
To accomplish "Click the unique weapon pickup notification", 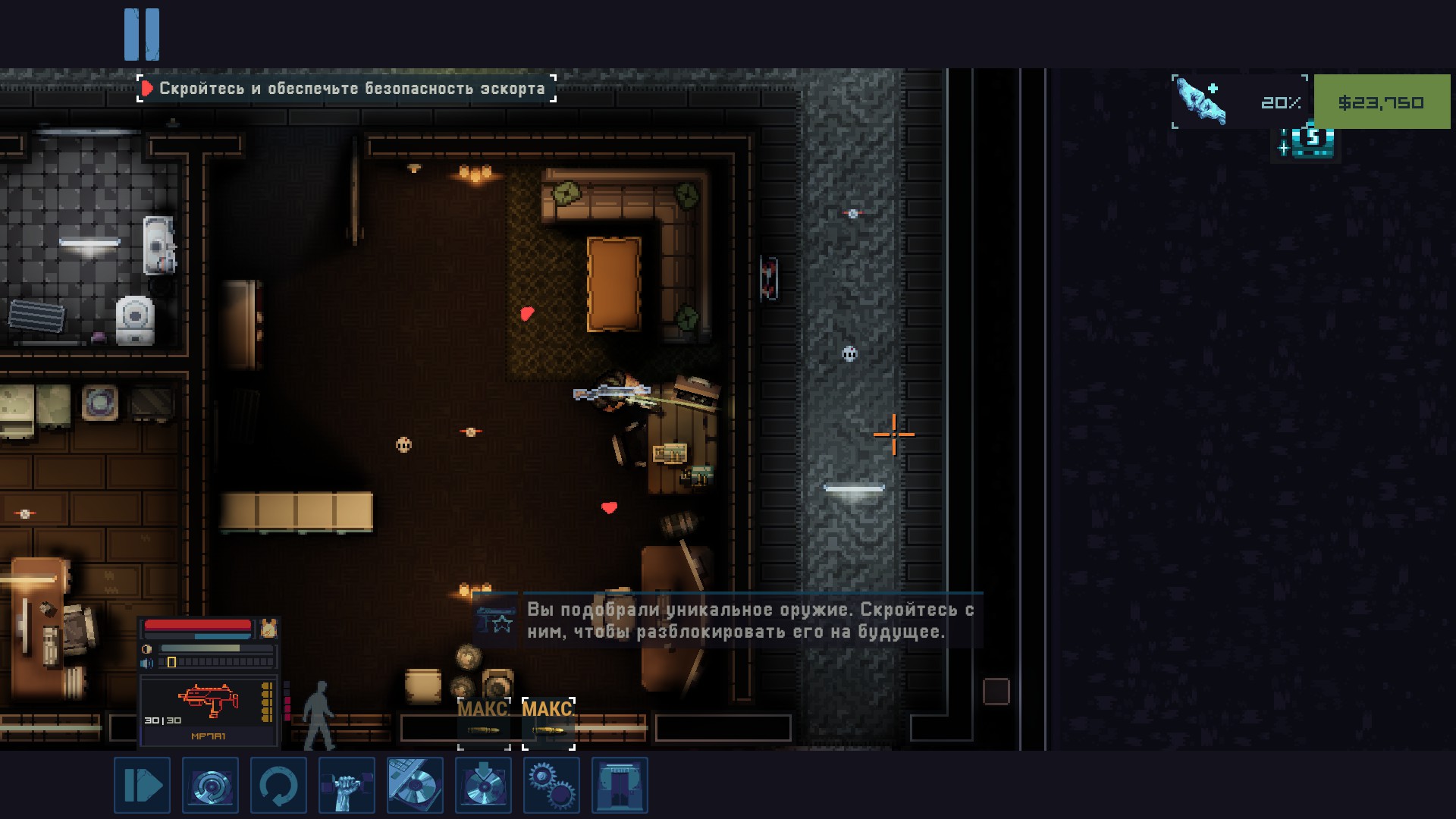I will coord(728,620).
